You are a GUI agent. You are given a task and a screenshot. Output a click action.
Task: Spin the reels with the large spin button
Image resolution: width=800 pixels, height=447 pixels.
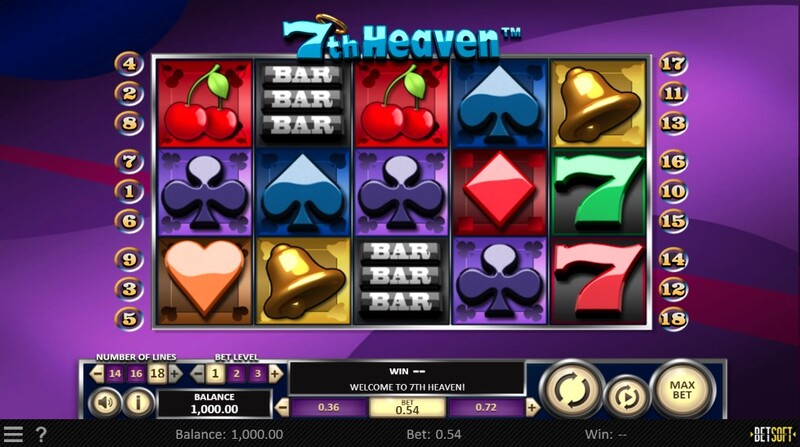click(571, 388)
